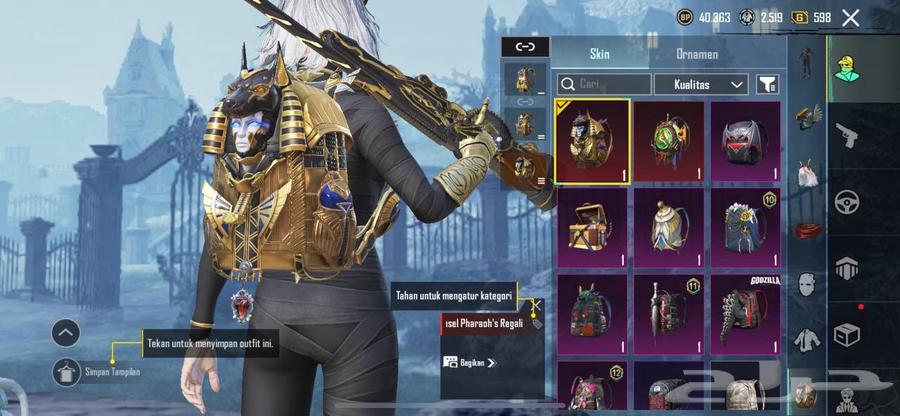Select the treasure chest backpack skin

point(593,227)
